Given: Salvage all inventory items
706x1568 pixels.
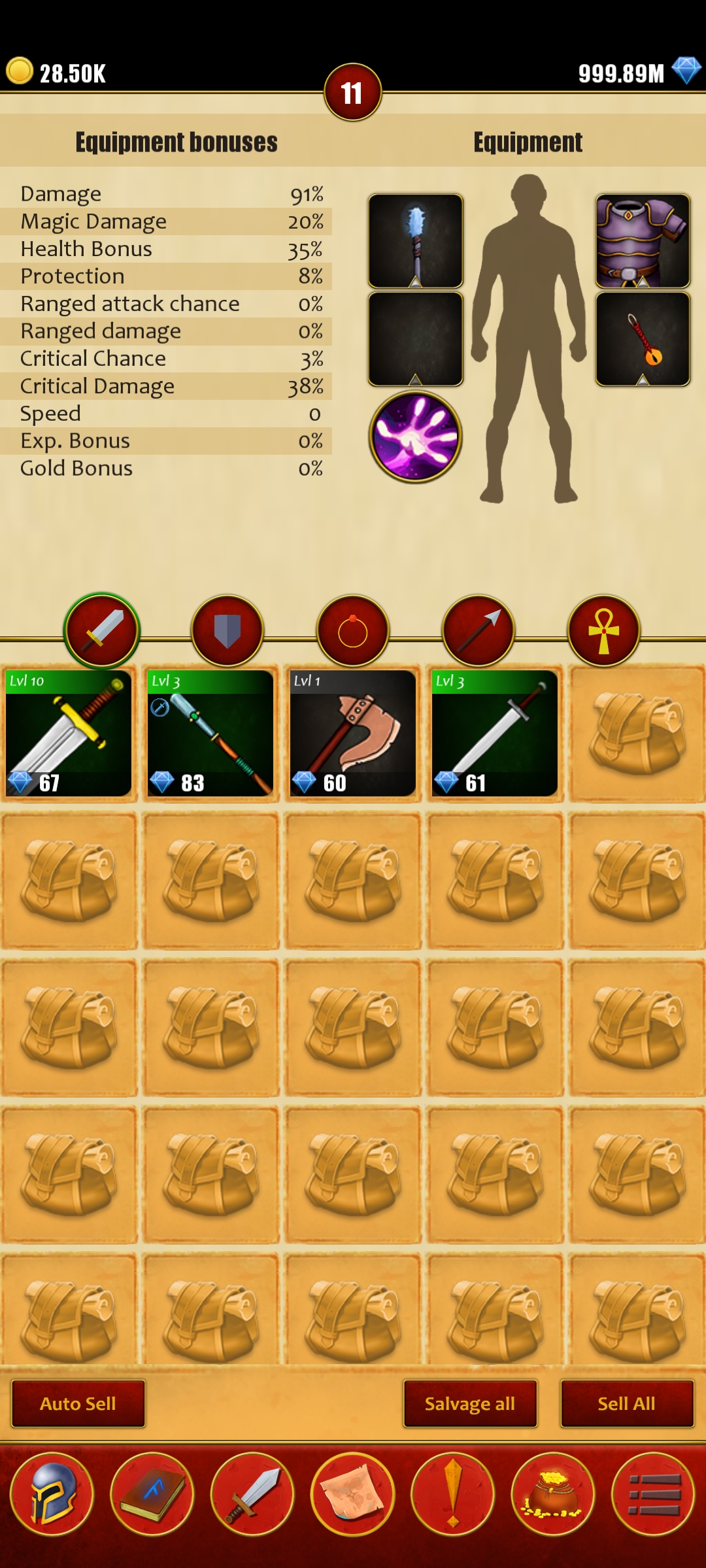Looking at the screenshot, I should coord(470,1403).
